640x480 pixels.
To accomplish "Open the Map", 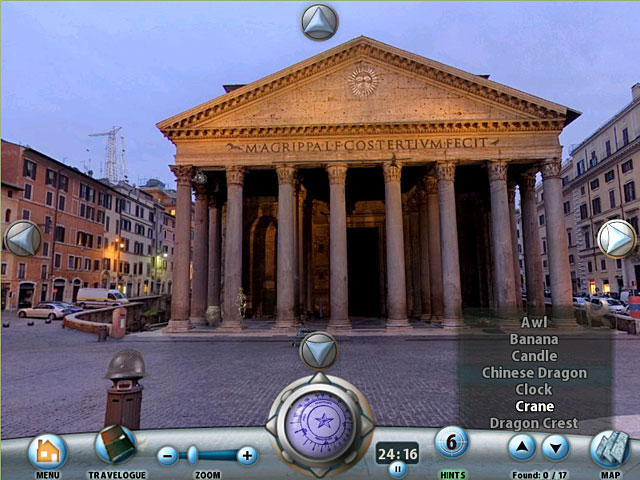I will [x=609, y=449].
